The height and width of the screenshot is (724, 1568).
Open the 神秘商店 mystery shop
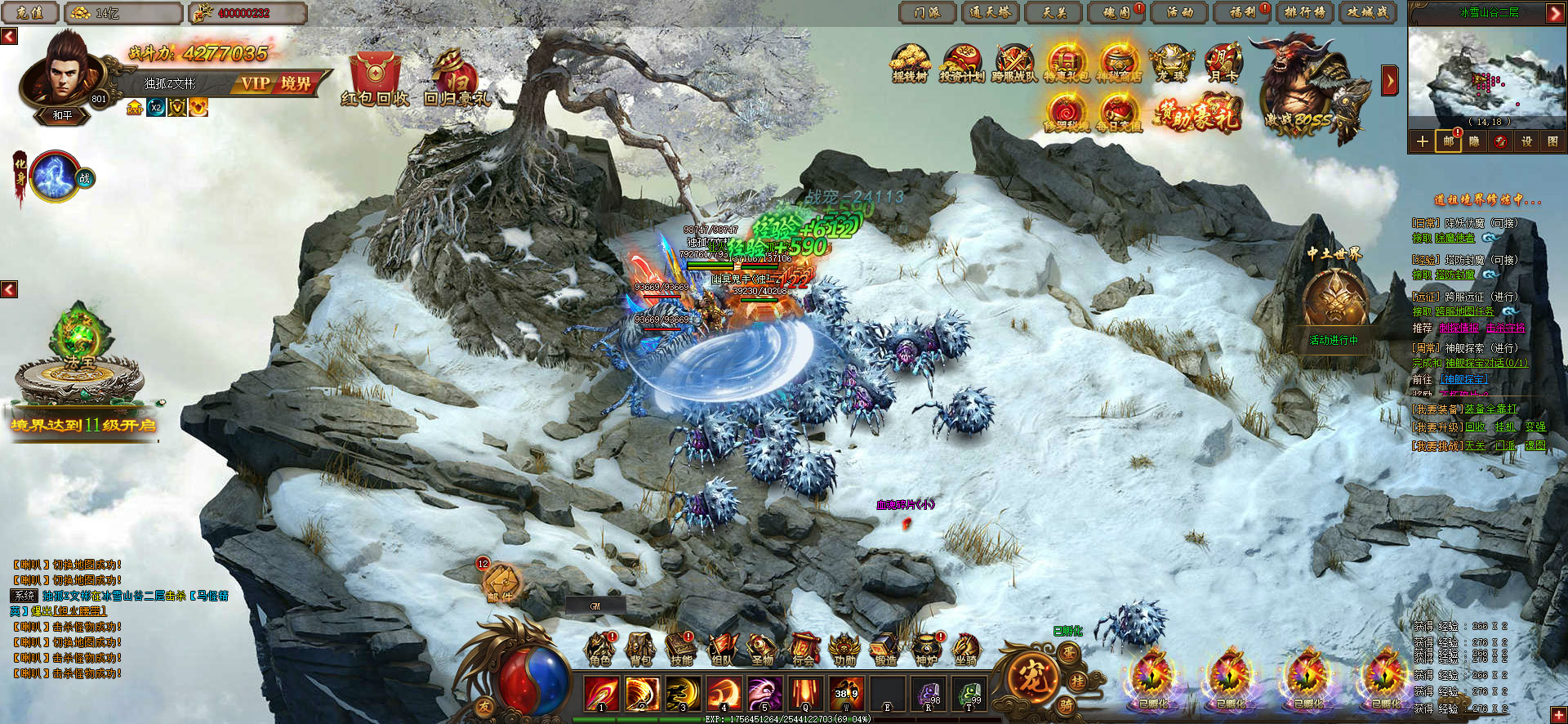click(1118, 64)
